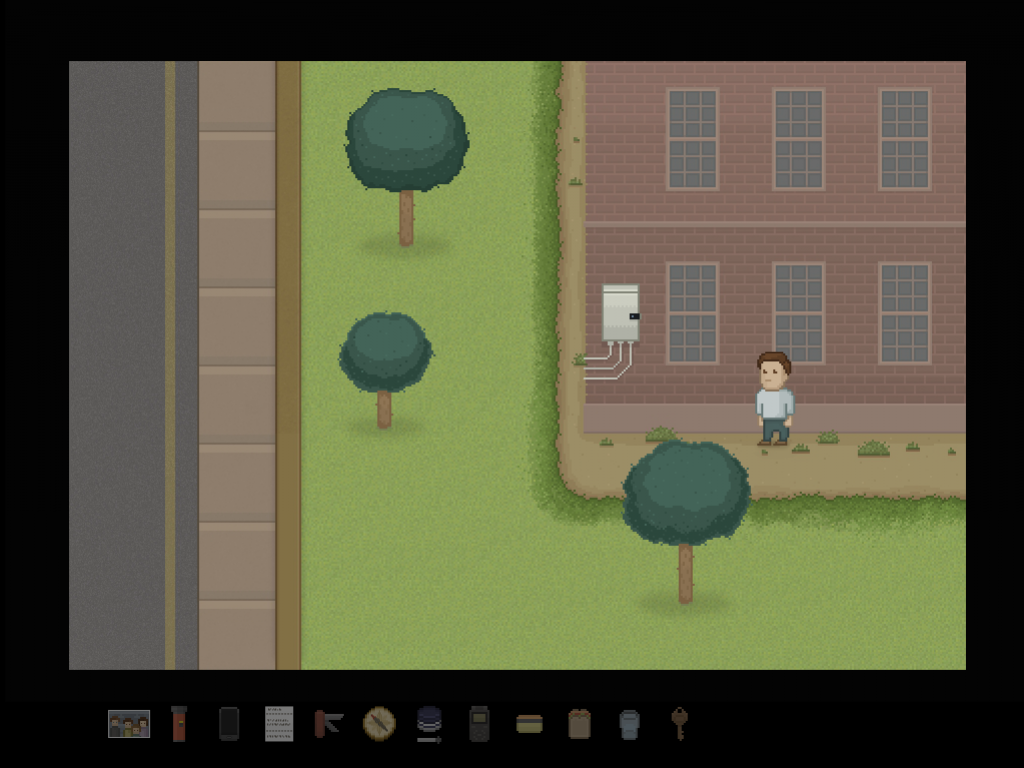Select the walkie-talkie radio item
Image resolution: width=1024 pixels, height=768 pixels.
tap(479, 723)
